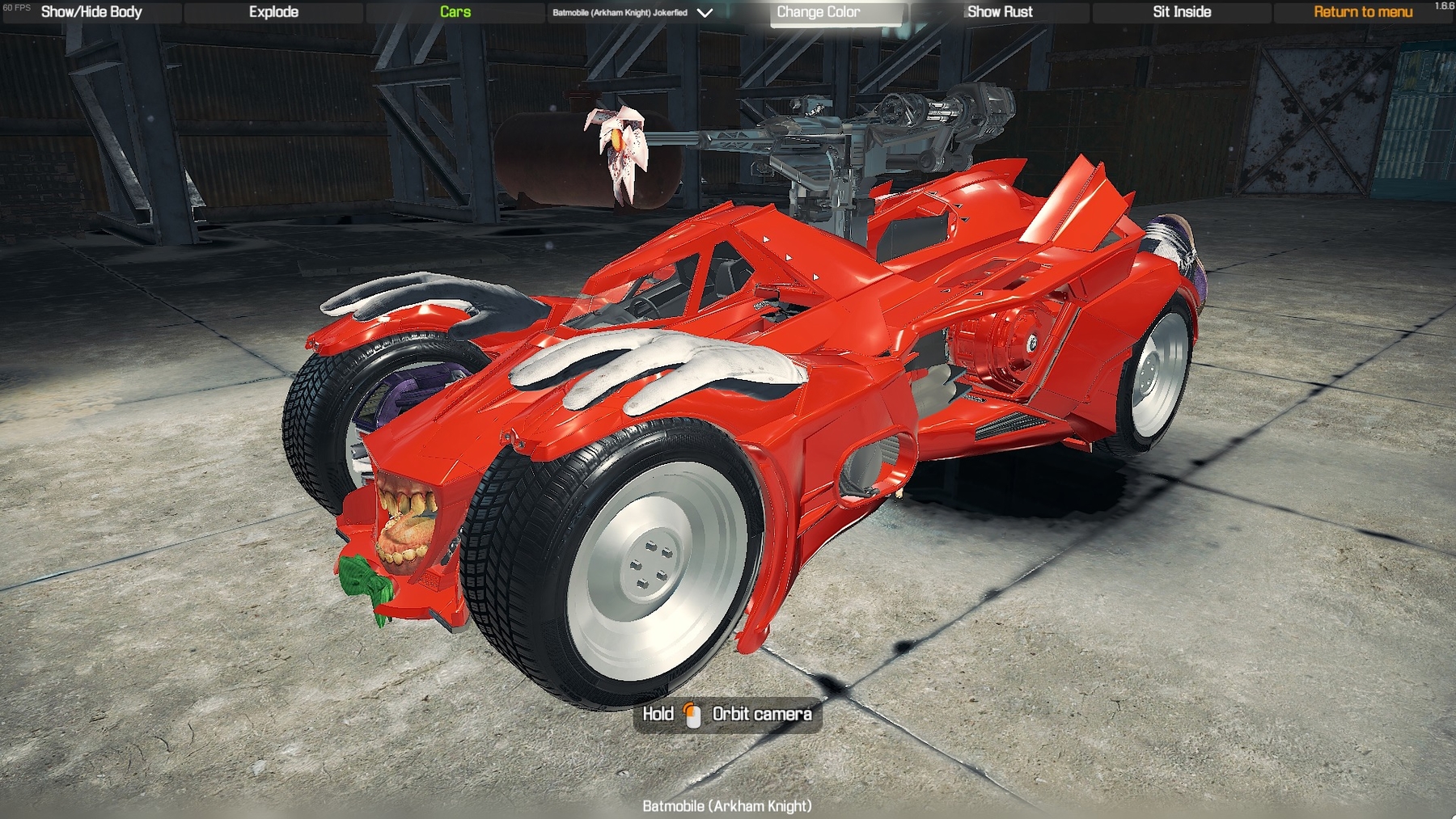Click the Batmobile (Arkham Knight) label at bottom
The height and width of the screenshot is (819, 1456).
tap(727, 806)
